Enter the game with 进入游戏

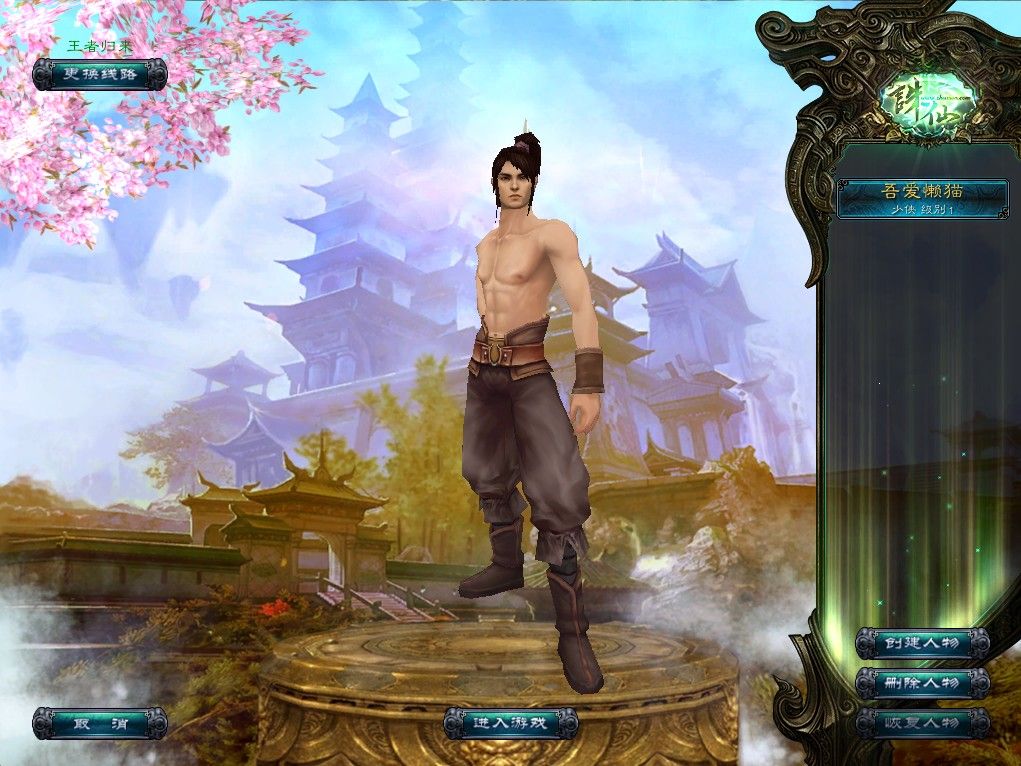(510, 723)
